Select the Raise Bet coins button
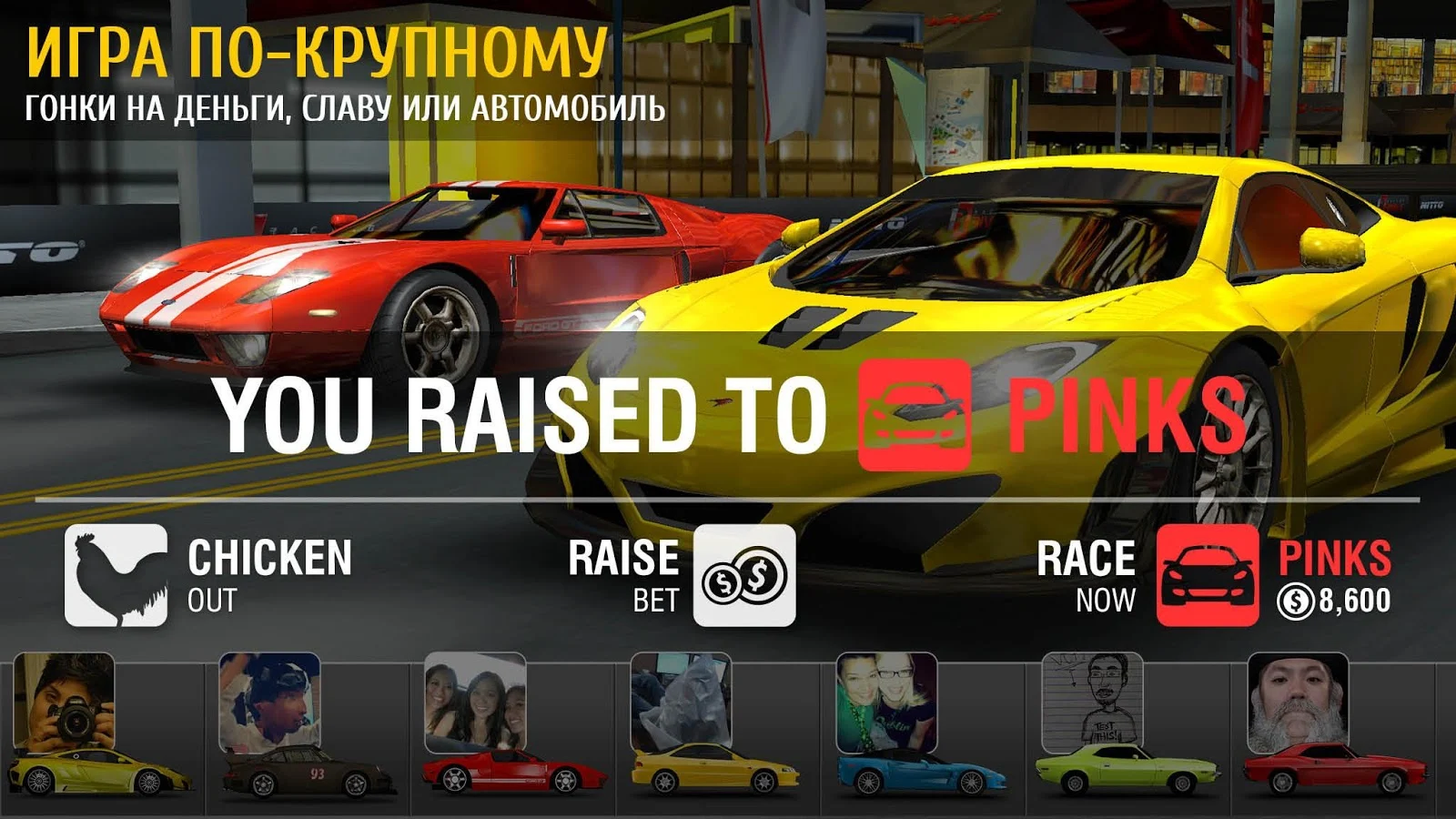This screenshot has height=819, width=1456. pos(743,575)
